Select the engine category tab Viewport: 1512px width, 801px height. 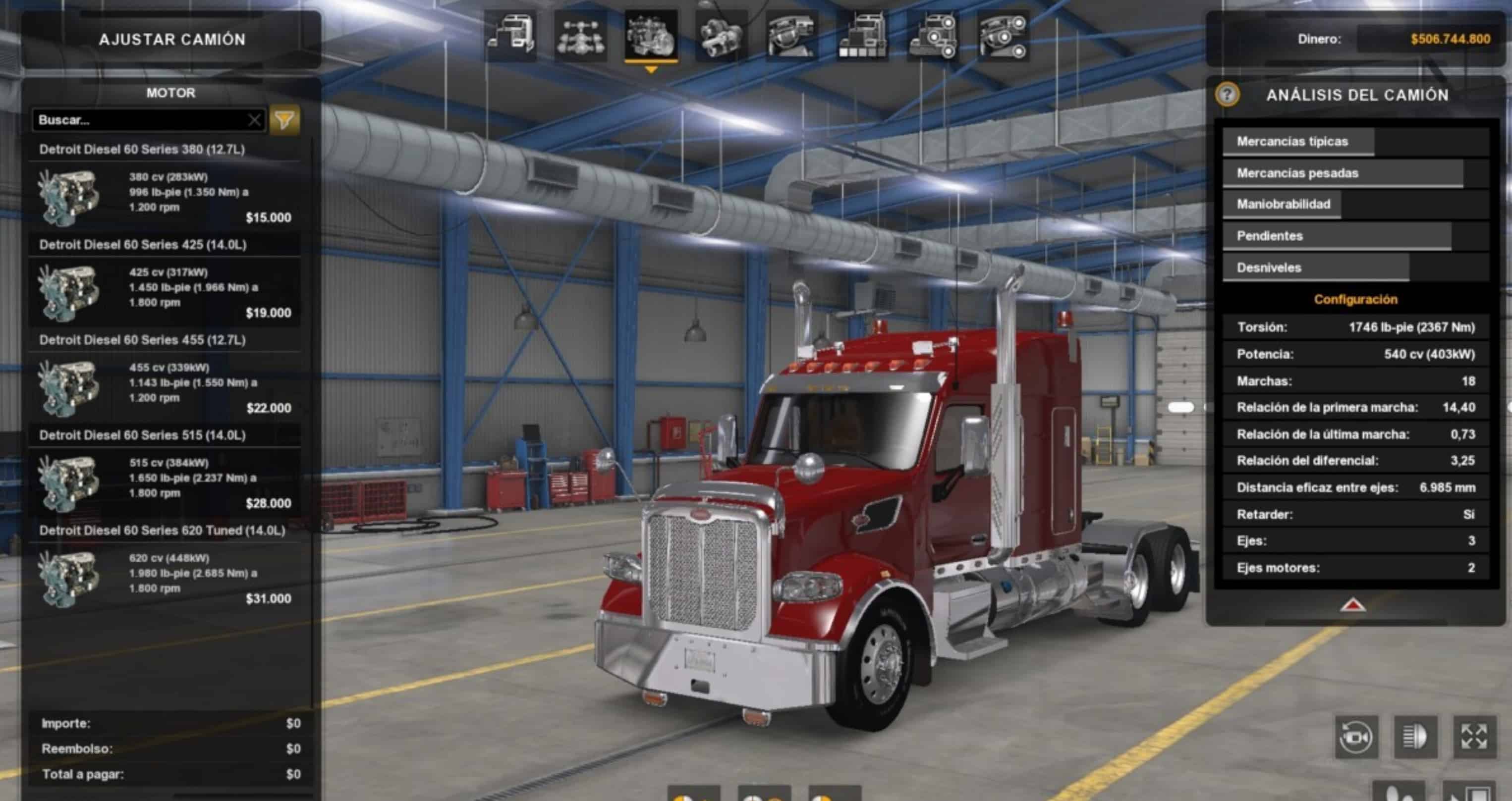point(651,36)
